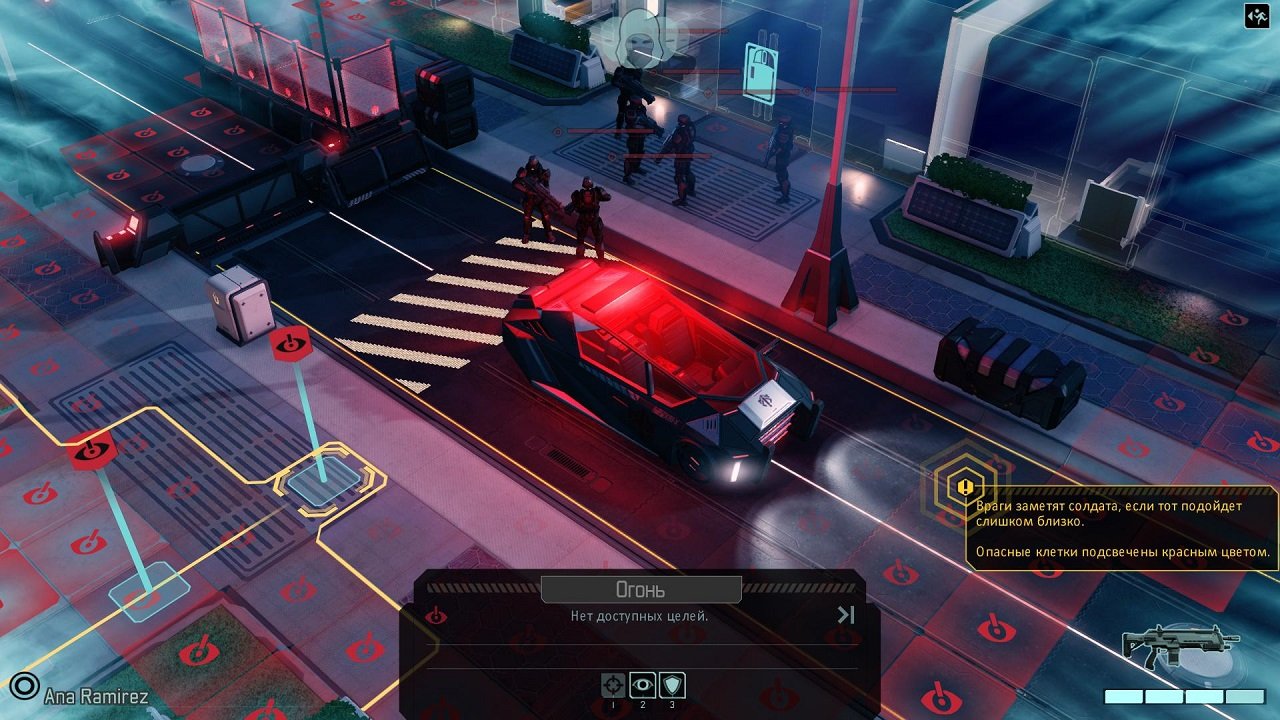Screen dimensions: 1280x720
Task: Toggle Overwatch using the eye ability icon
Action: pyautogui.click(x=642, y=685)
